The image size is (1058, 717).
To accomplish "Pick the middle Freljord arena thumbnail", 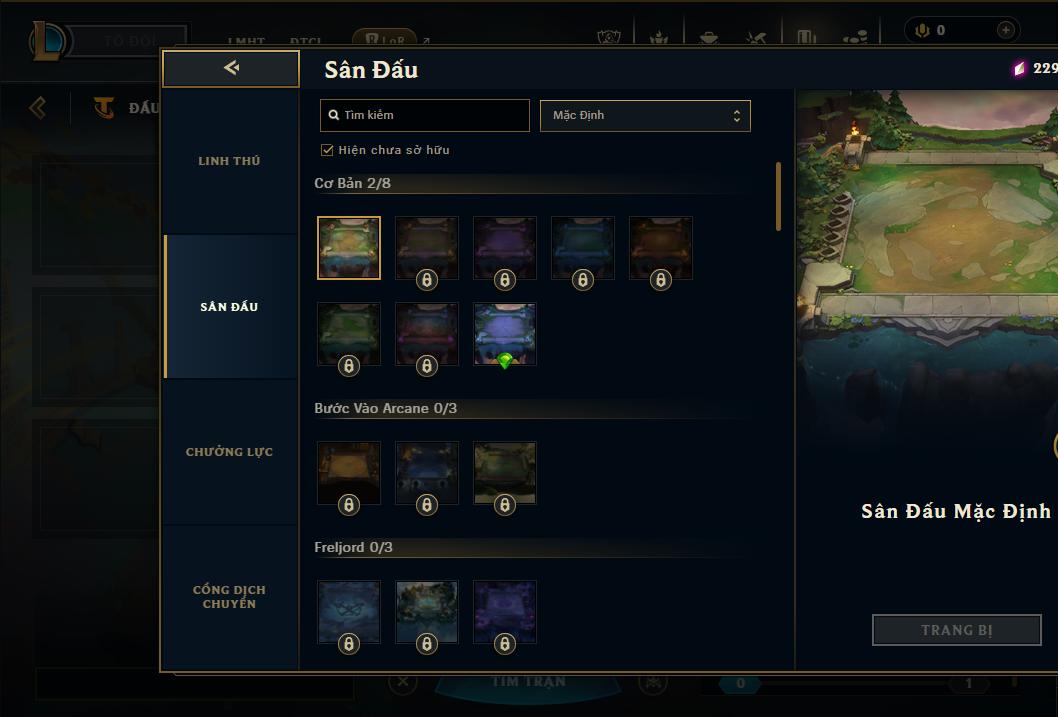I will tap(427, 612).
